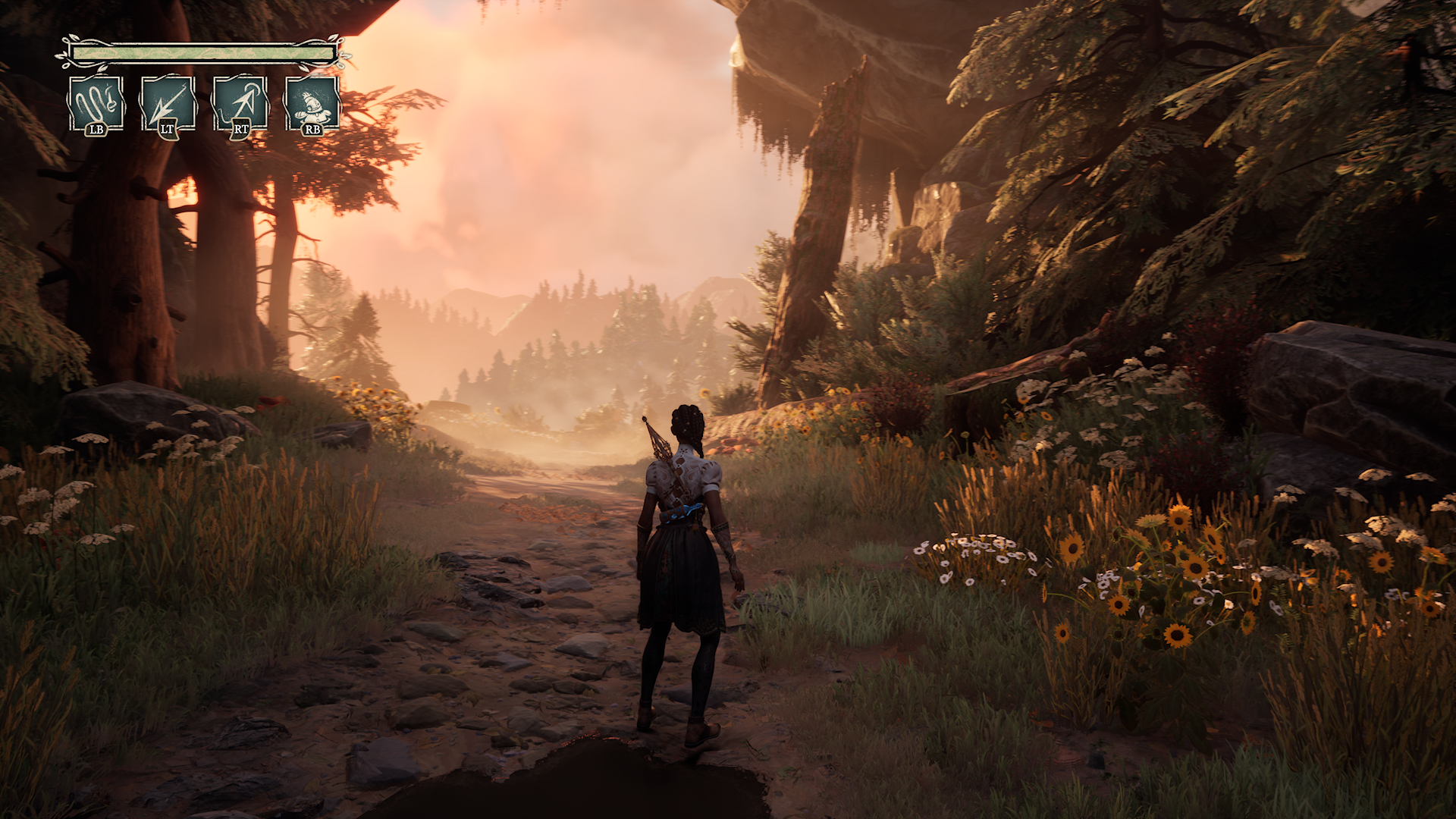
Task: Select the stuffed toy companion ability
Action: (x=312, y=103)
